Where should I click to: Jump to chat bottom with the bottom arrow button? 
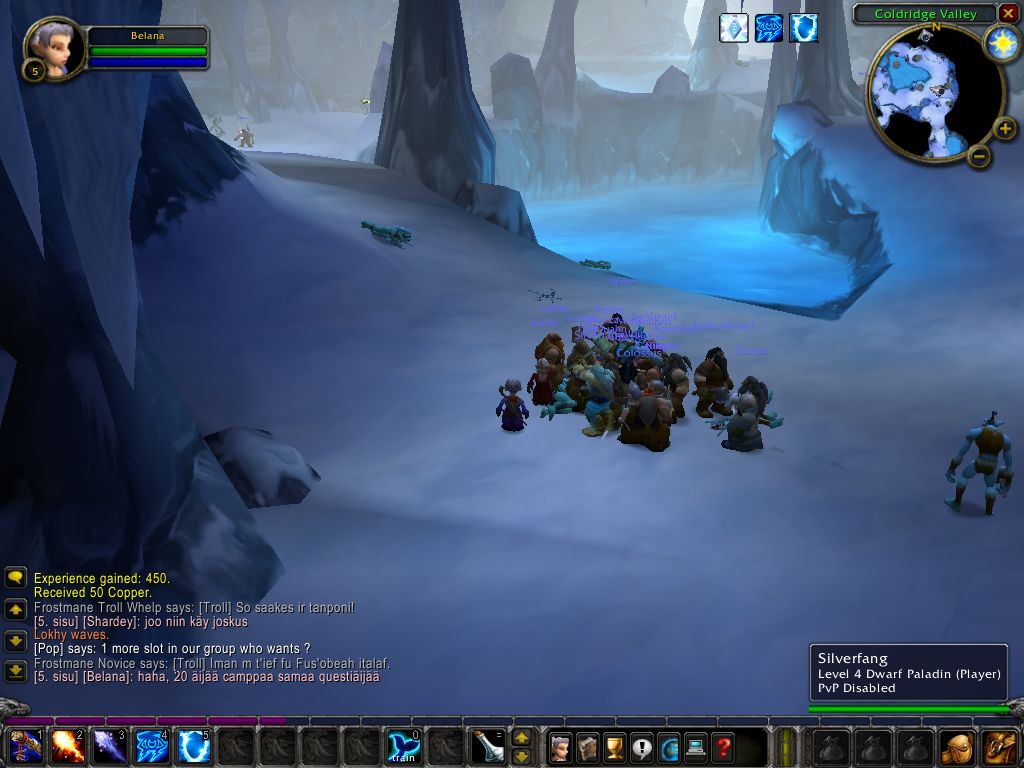(15, 671)
